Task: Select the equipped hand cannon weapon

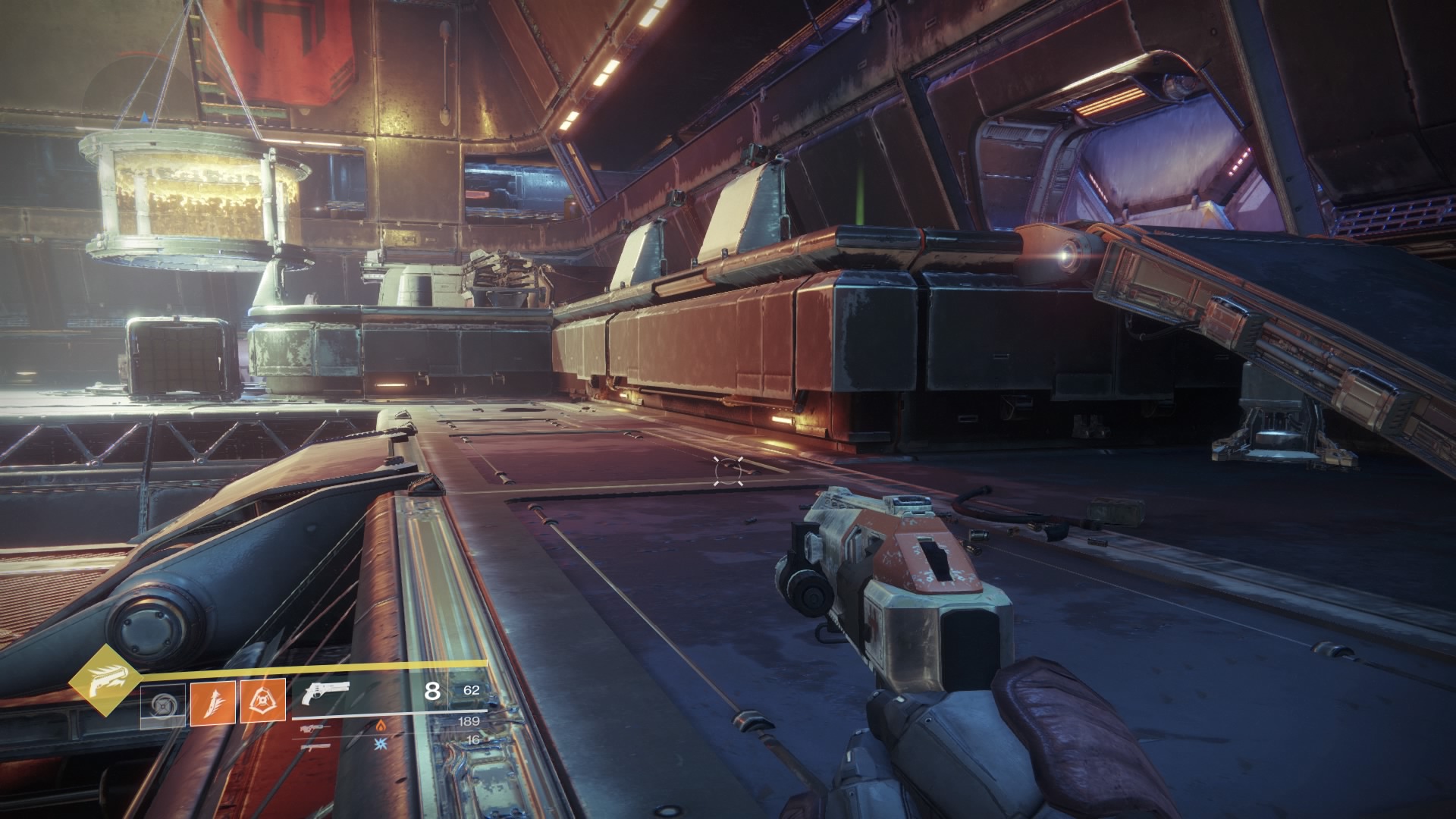Action: pyautogui.click(x=325, y=692)
